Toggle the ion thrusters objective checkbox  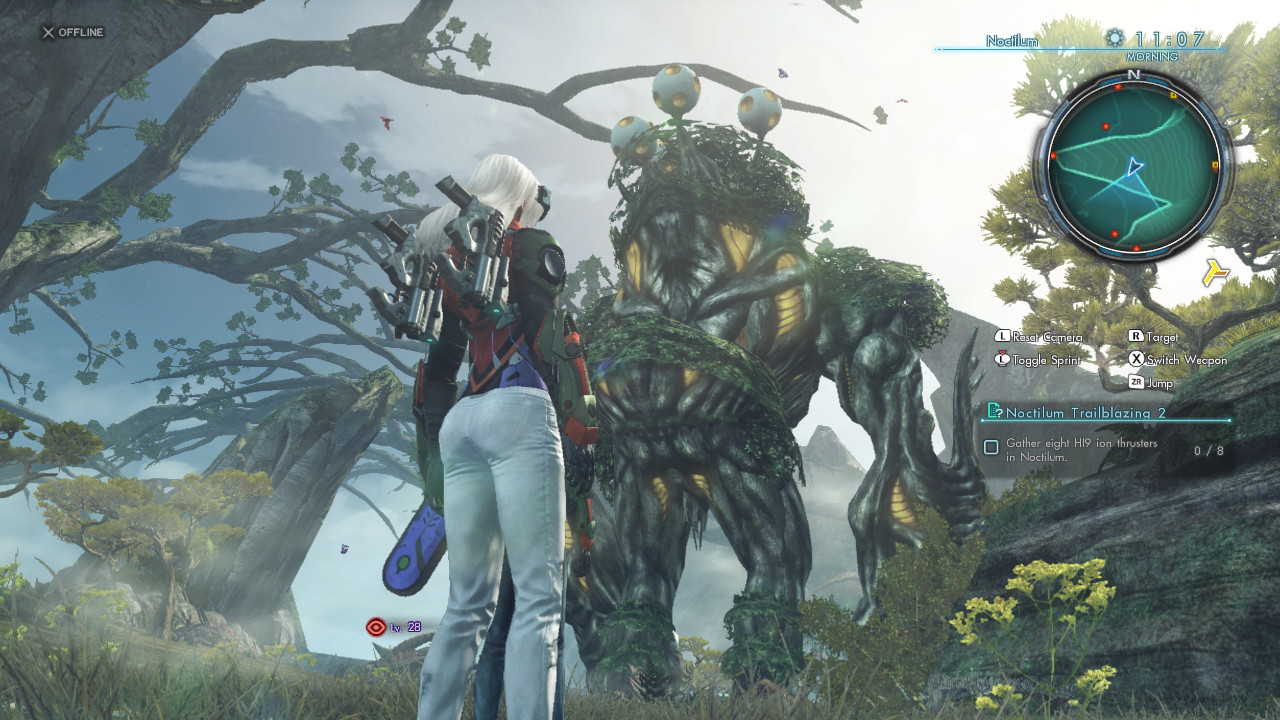991,447
